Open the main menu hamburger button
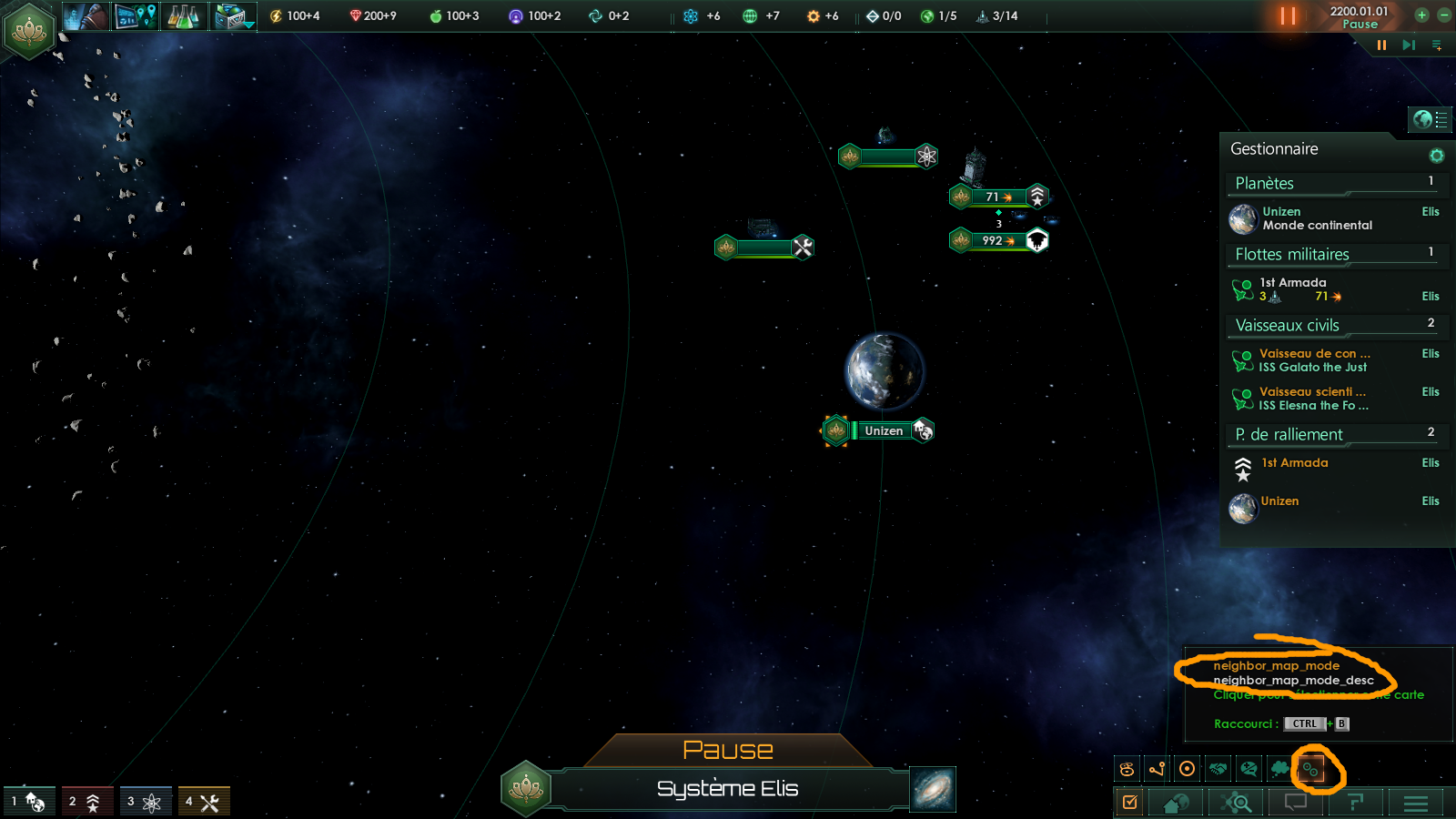 pos(1415,803)
